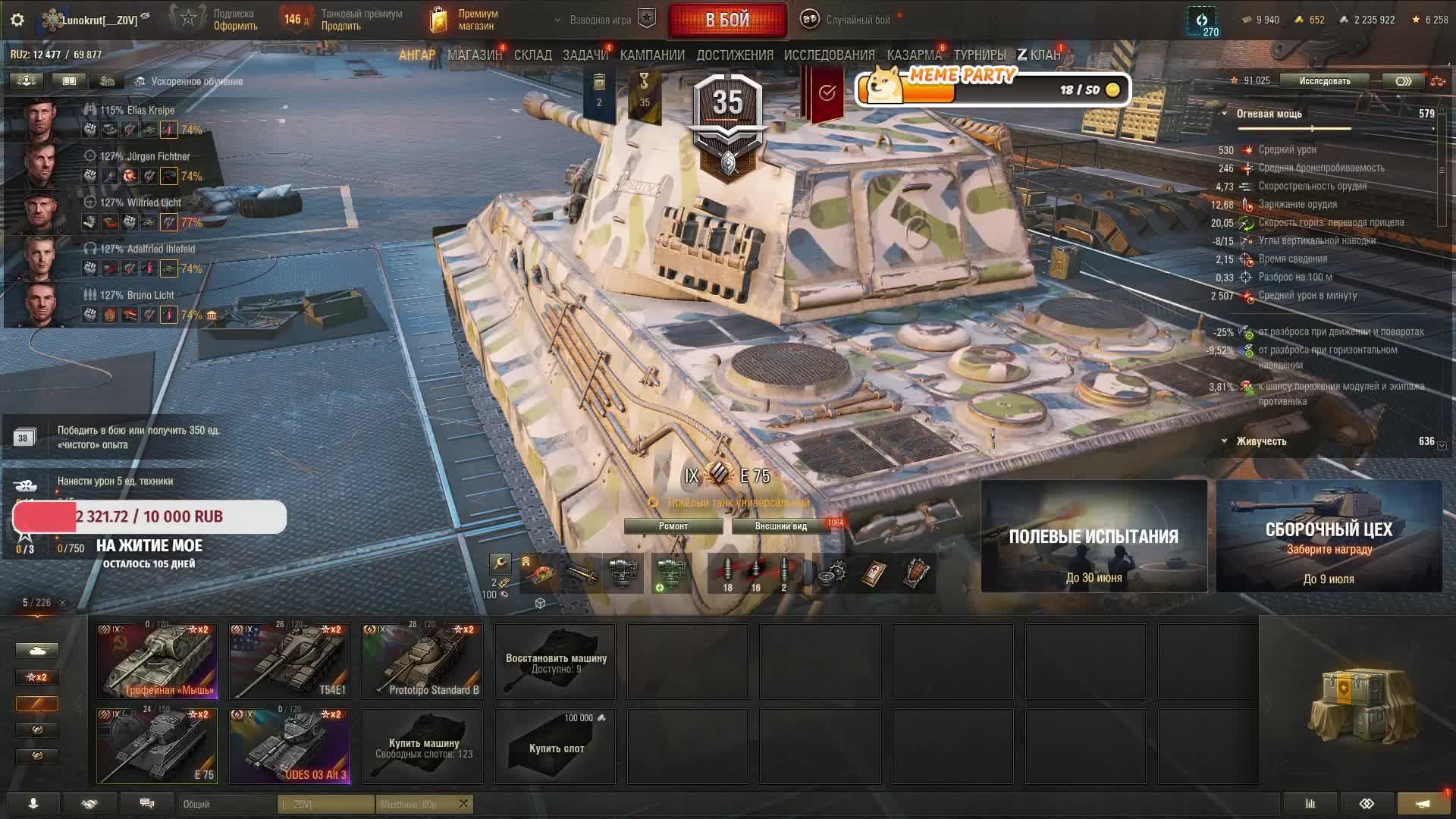
Task: Open the Внешний вид customization
Action: 780,526
